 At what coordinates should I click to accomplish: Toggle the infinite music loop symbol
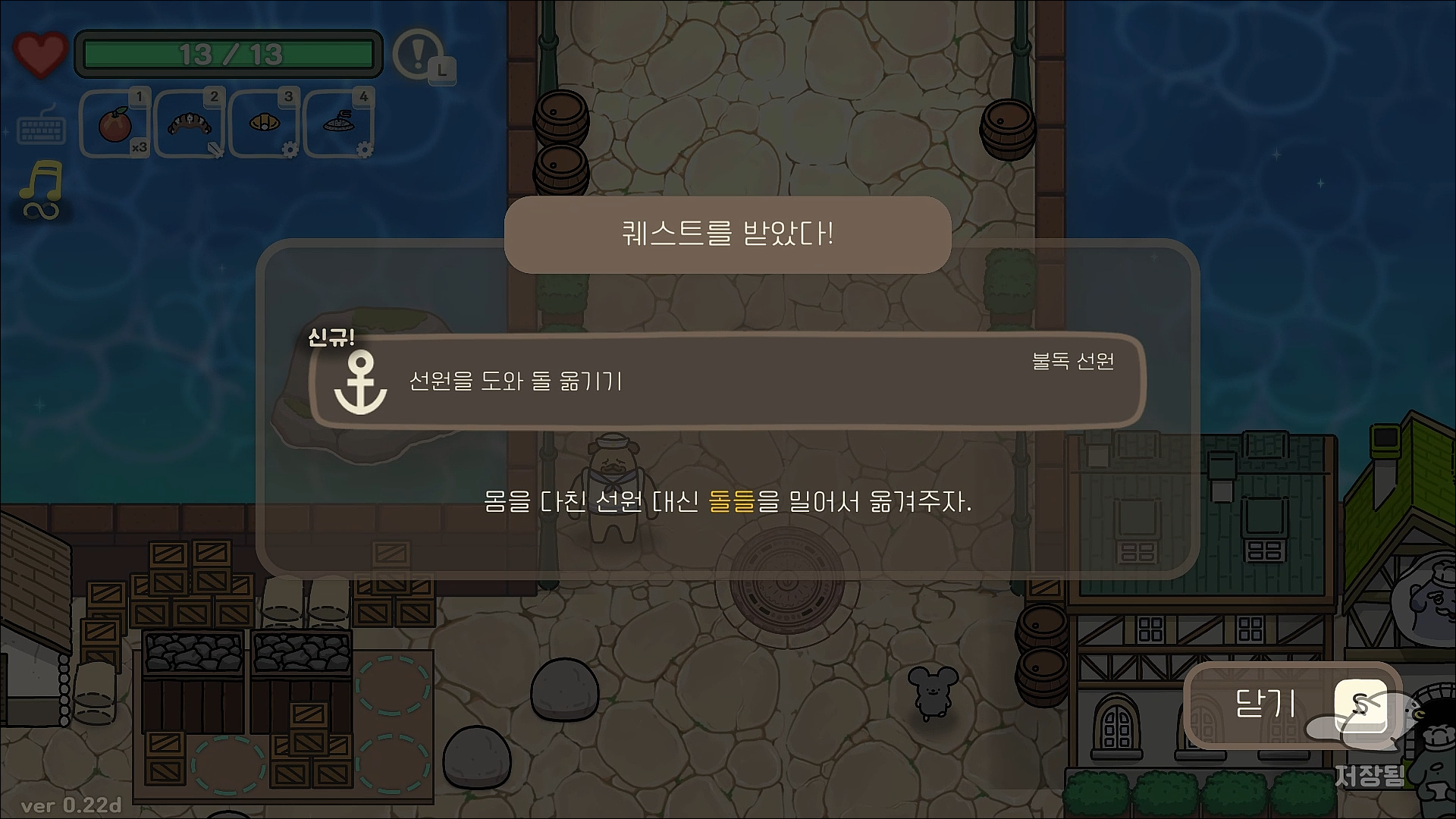click(39, 213)
